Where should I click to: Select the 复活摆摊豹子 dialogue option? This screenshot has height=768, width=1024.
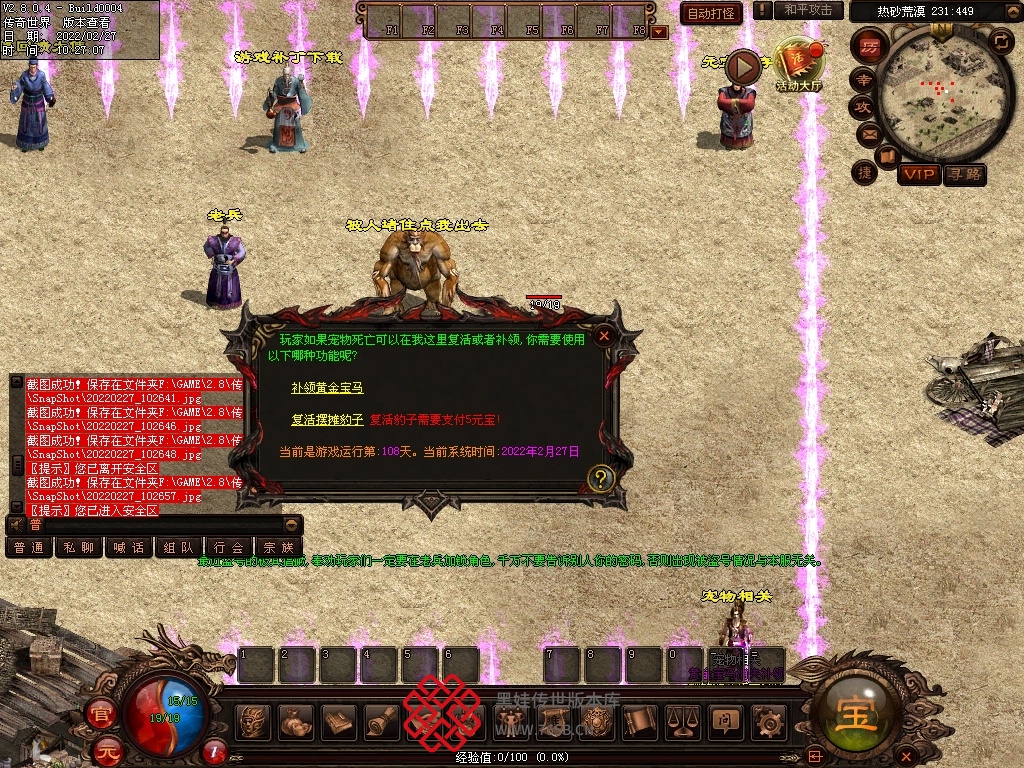pyautogui.click(x=327, y=420)
